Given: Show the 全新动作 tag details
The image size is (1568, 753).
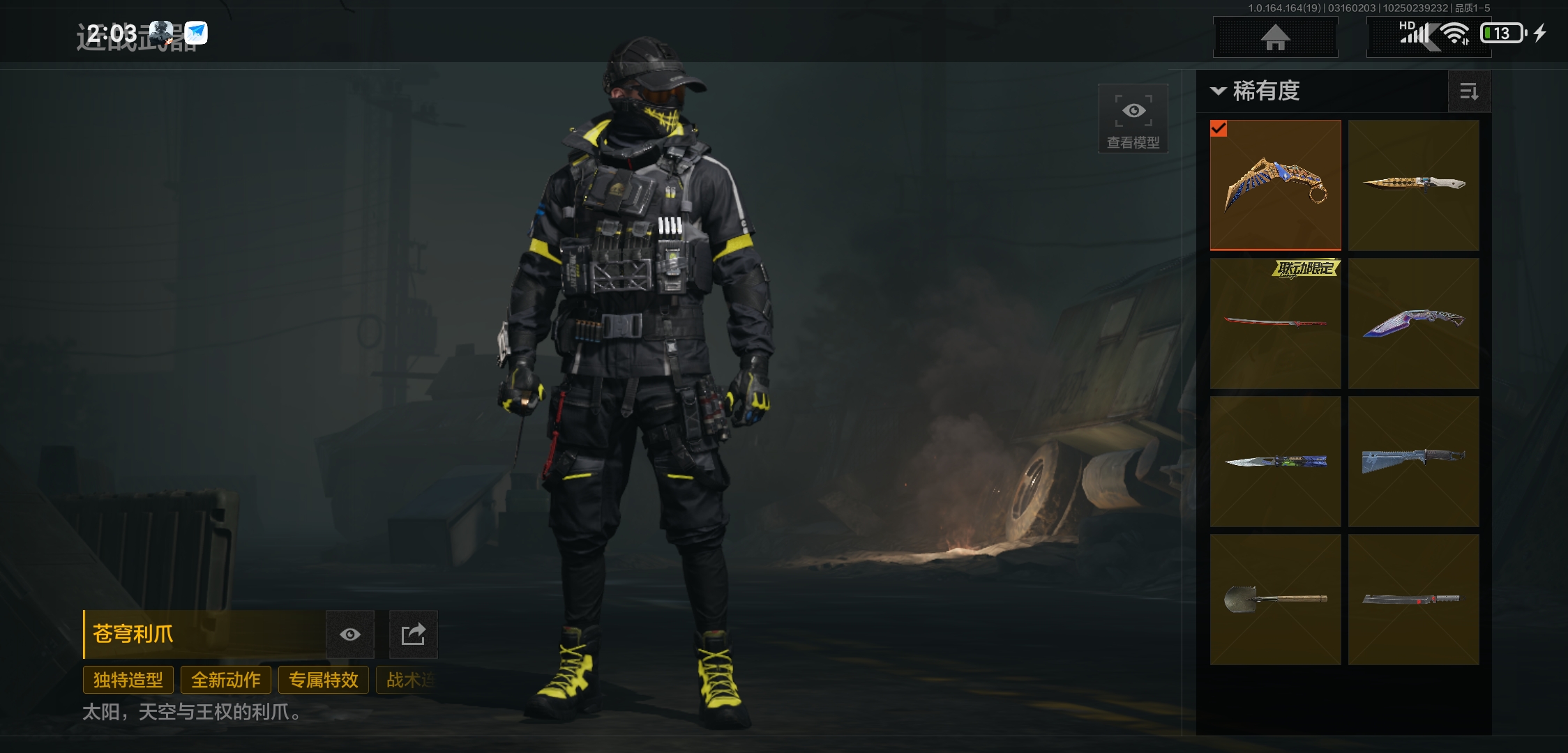Looking at the screenshot, I should 226,680.
